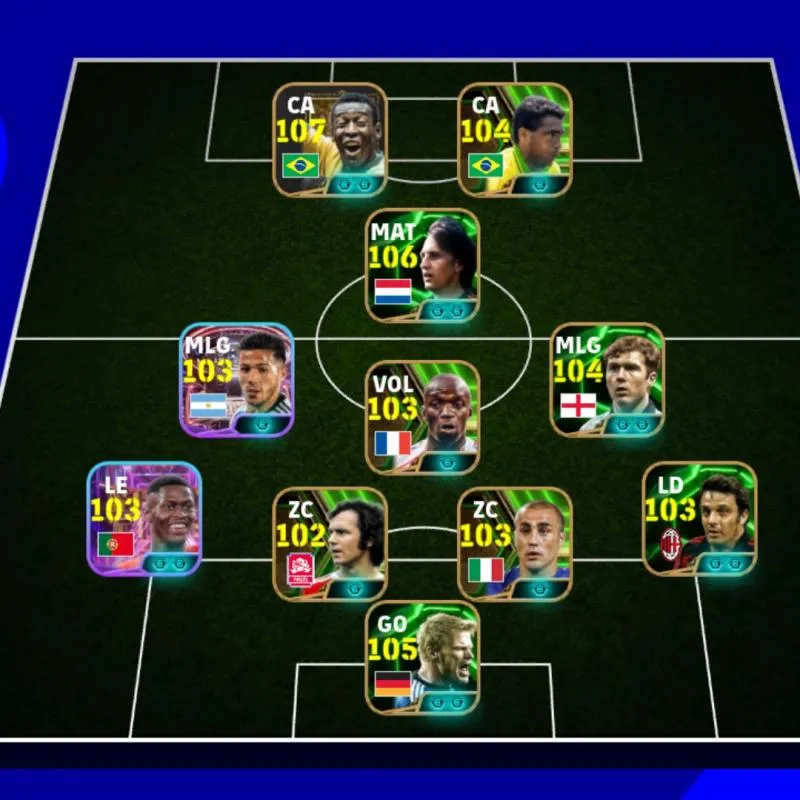Choose the 104-rated CA Brazil card

click(515, 140)
